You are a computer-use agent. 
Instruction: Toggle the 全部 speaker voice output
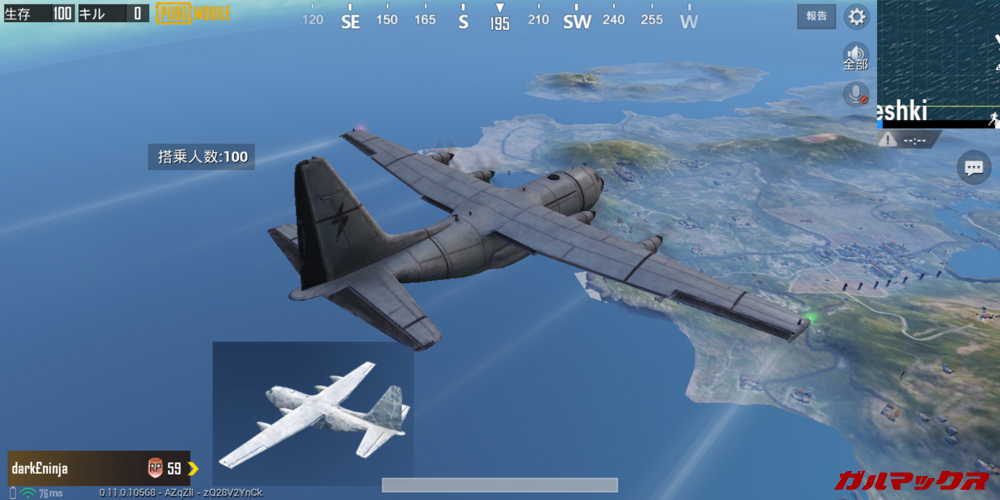[x=855, y=56]
